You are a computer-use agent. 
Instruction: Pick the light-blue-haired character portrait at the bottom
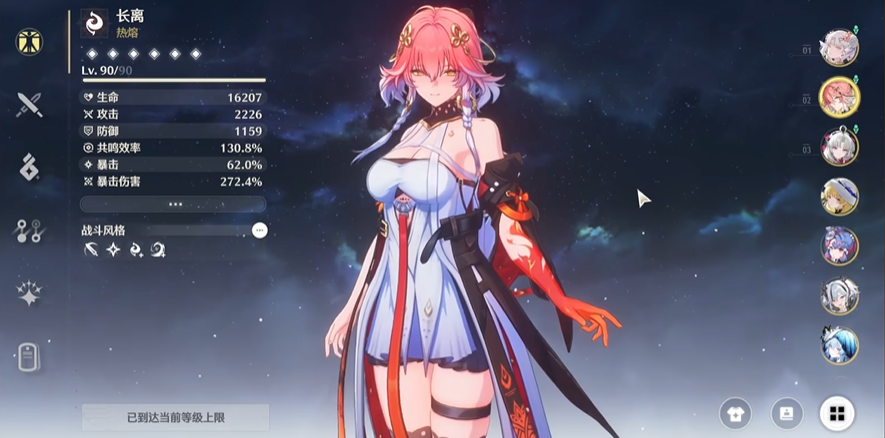[x=838, y=344]
